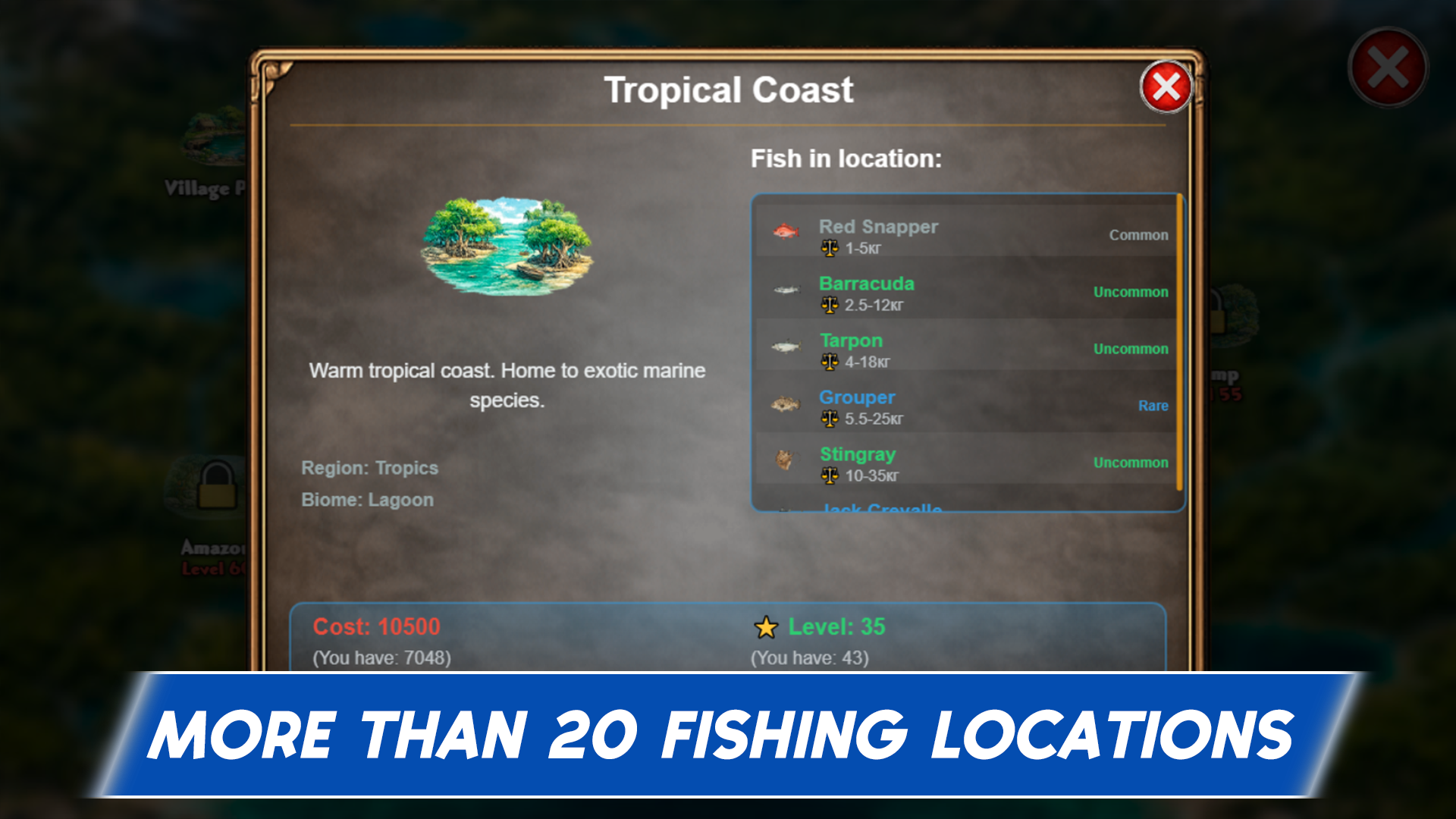Select the Tarpon fish icon
This screenshot has width=1456, height=819.
coord(786,347)
